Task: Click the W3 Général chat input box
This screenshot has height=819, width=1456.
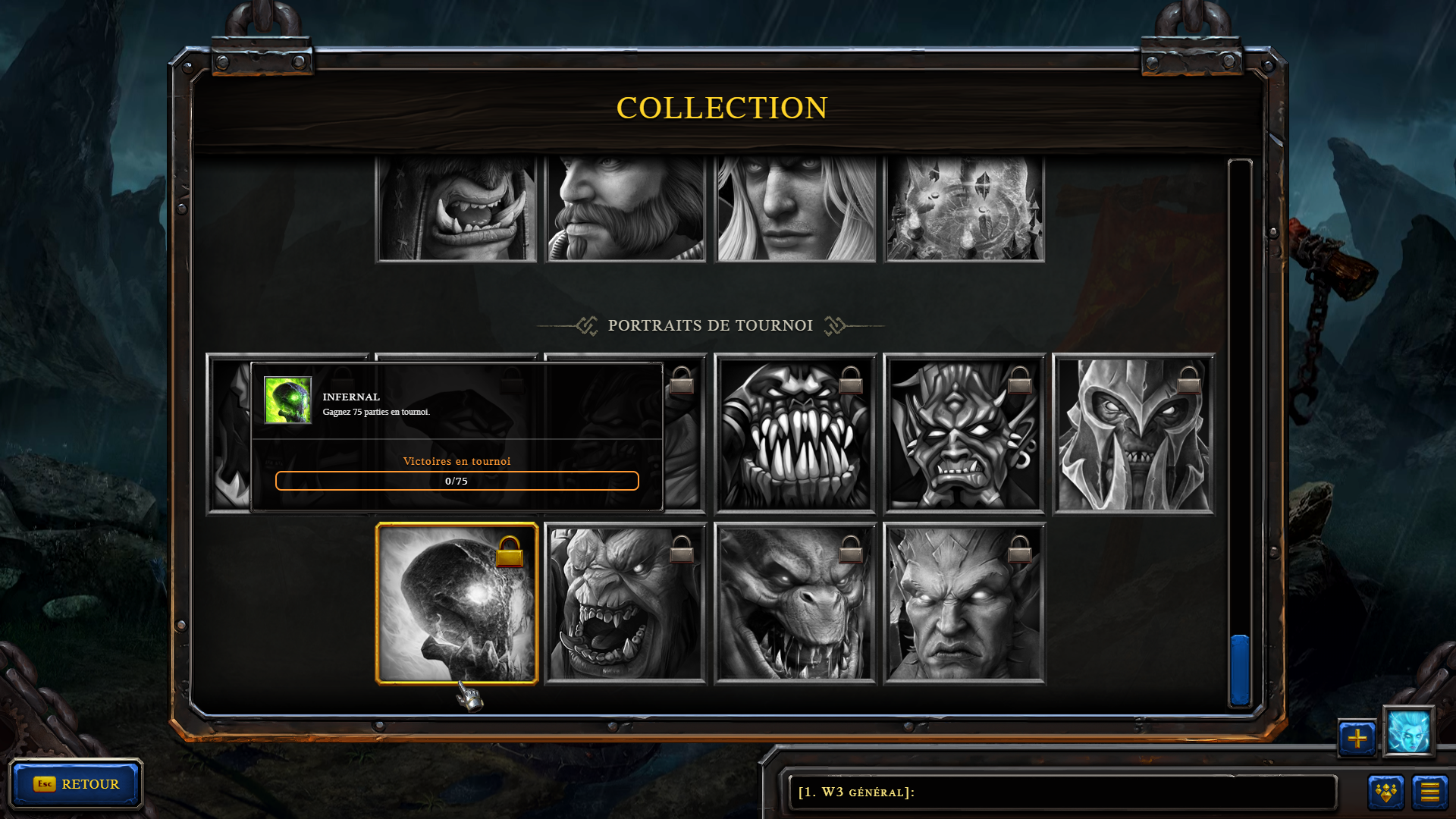Action: pyautogui.click(x=1062, y=792)
